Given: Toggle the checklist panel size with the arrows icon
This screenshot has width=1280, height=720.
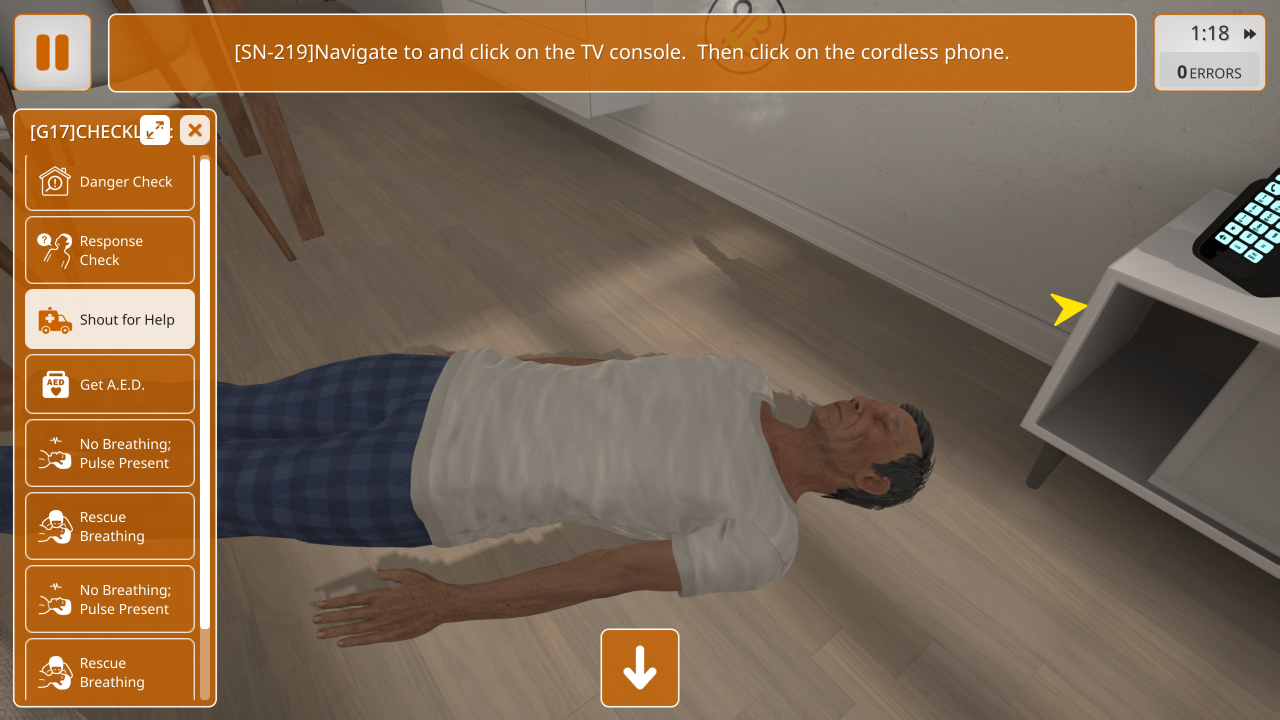Looking at the screenshot, I should click(155, 130).
